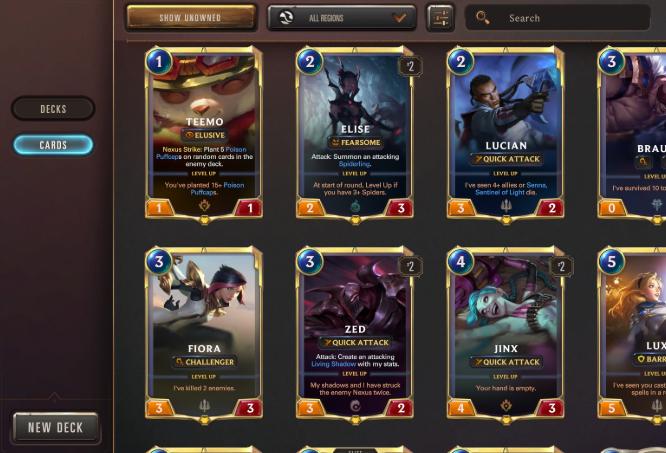
Task: Open the Fiora champion card
Action: (x=205, y=335)
